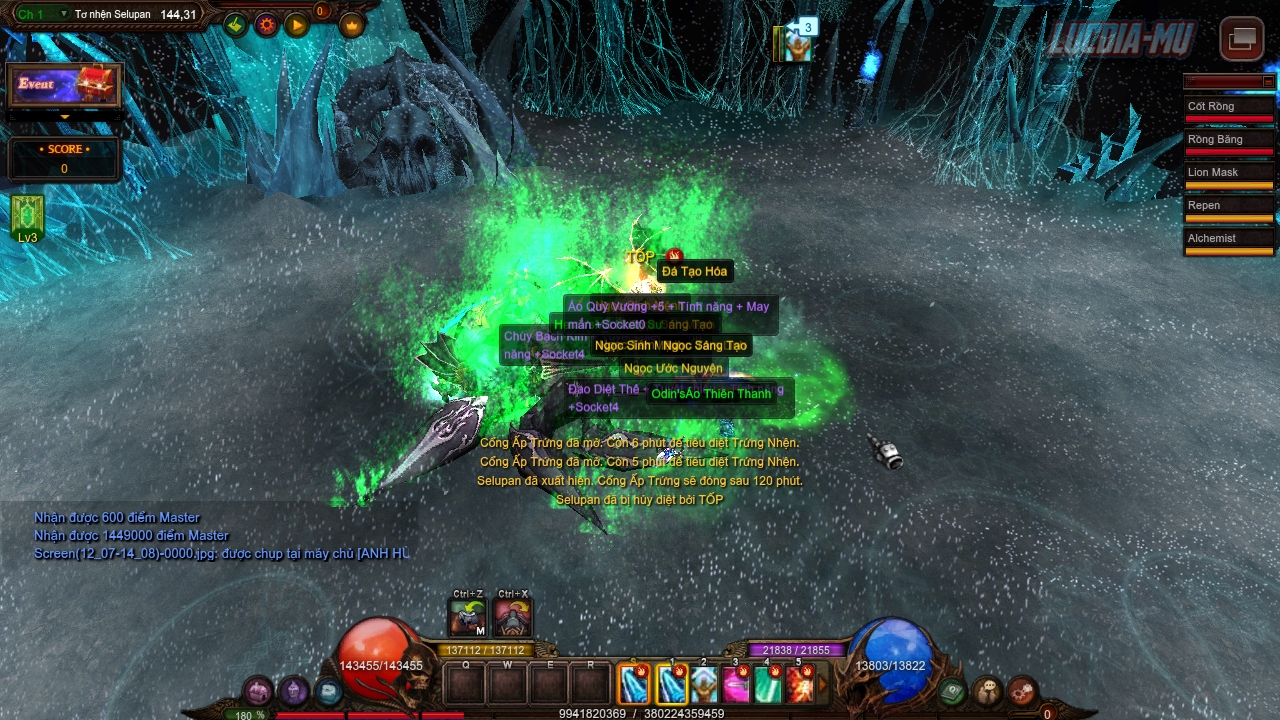Collapse the party list with minus button

click(x=1268, y=81)
